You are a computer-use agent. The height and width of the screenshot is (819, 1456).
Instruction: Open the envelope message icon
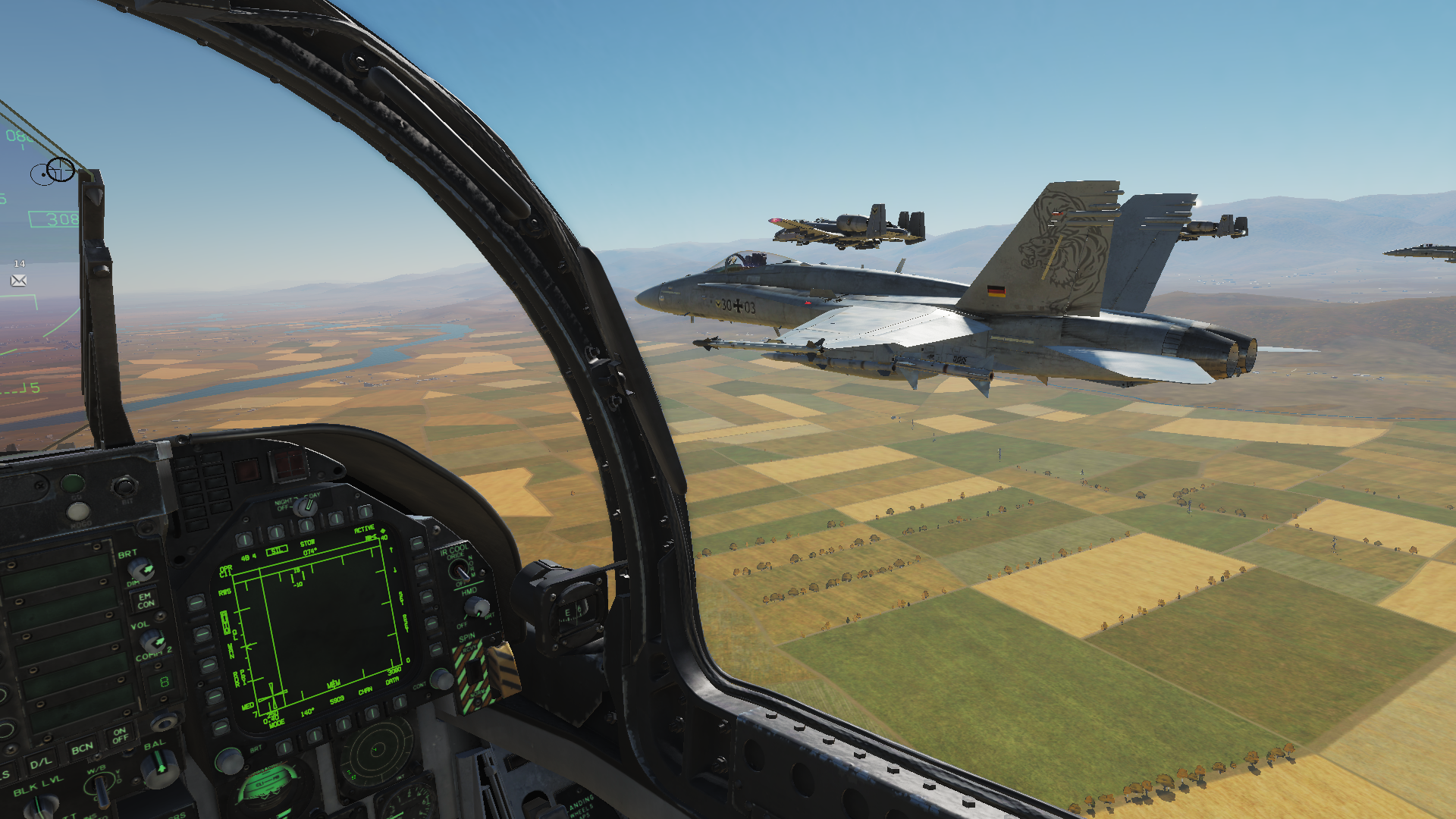(19, 281)
